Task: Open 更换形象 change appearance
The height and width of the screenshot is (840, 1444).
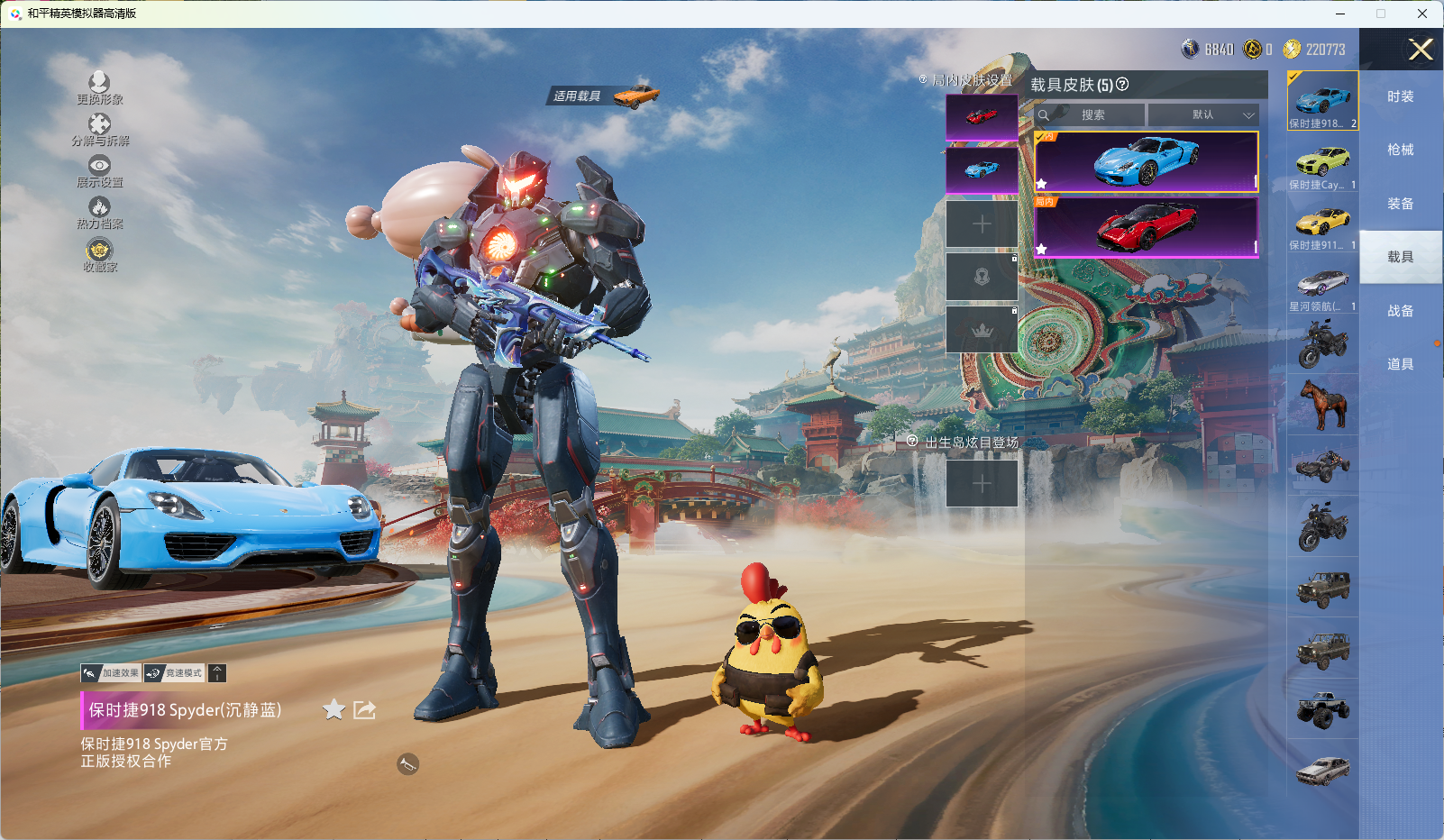Action: [99, 87]
